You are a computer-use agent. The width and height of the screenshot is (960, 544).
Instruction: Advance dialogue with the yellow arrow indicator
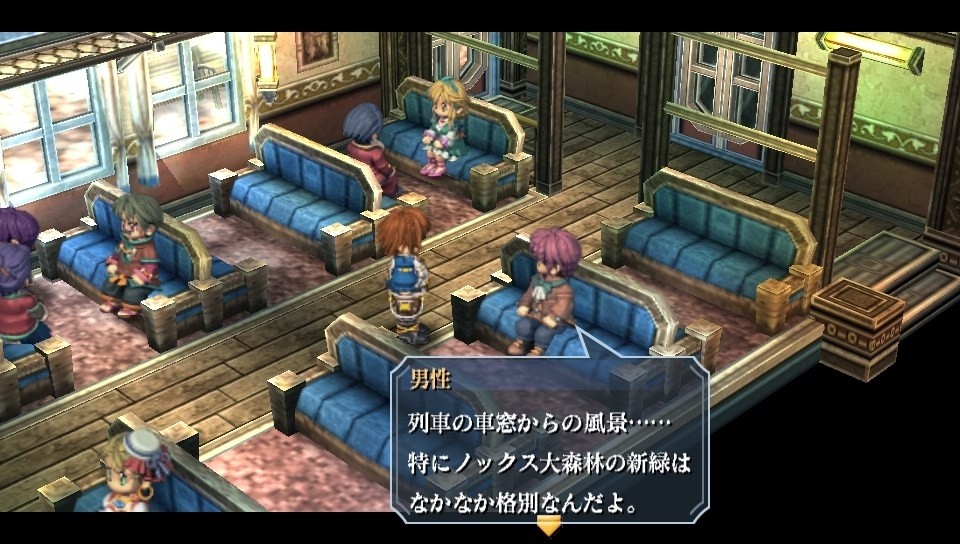[549, 525]
